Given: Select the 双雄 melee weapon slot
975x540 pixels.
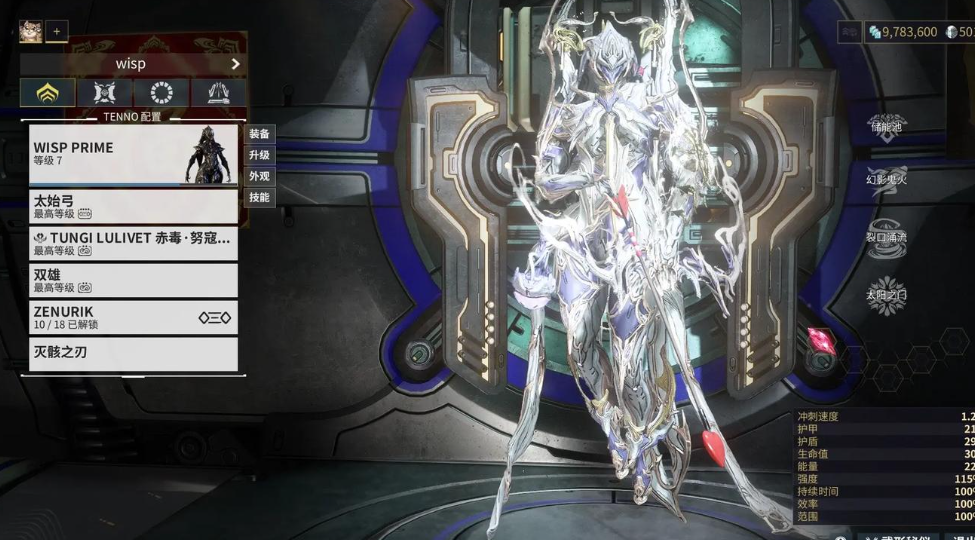Looking at the screenshot, I should click(132, 279).
